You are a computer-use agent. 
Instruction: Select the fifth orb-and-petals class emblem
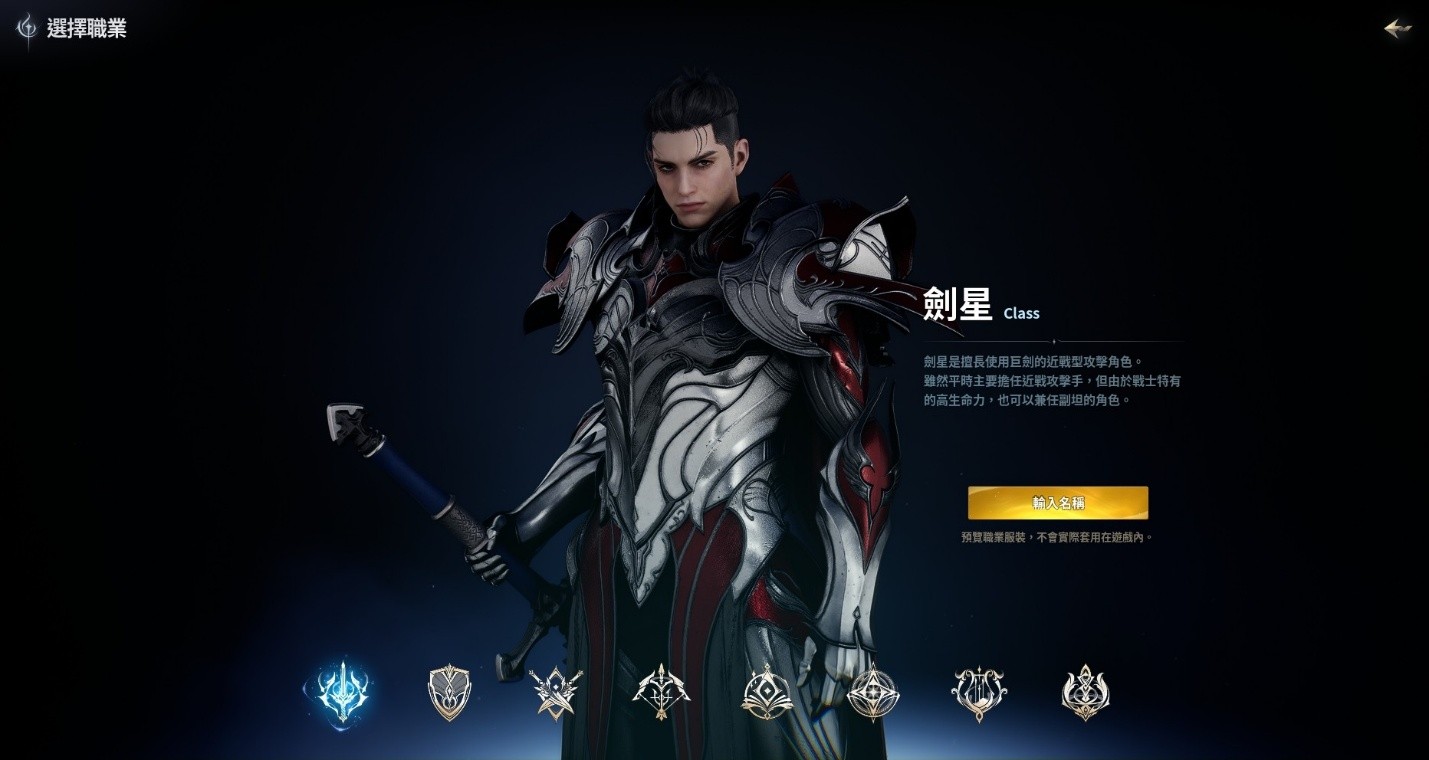(767, 690)
